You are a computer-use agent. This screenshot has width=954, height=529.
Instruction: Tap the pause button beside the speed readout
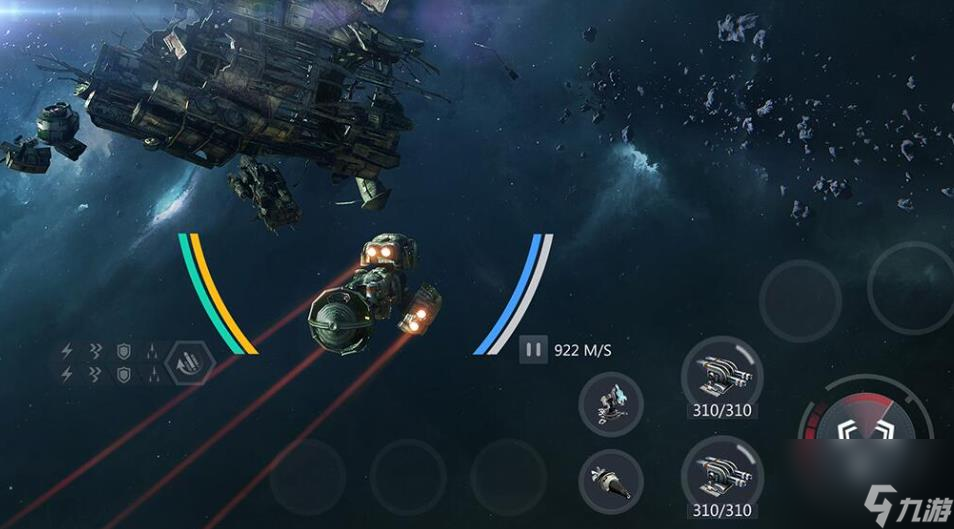point(534,350)
